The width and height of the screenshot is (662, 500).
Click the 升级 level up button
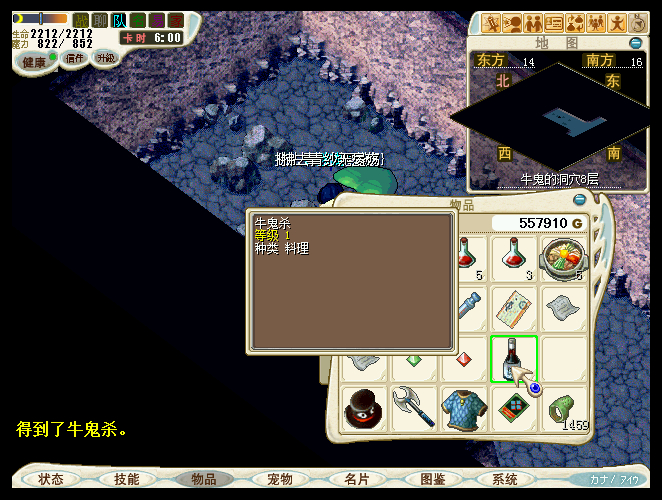click(105, 58)
